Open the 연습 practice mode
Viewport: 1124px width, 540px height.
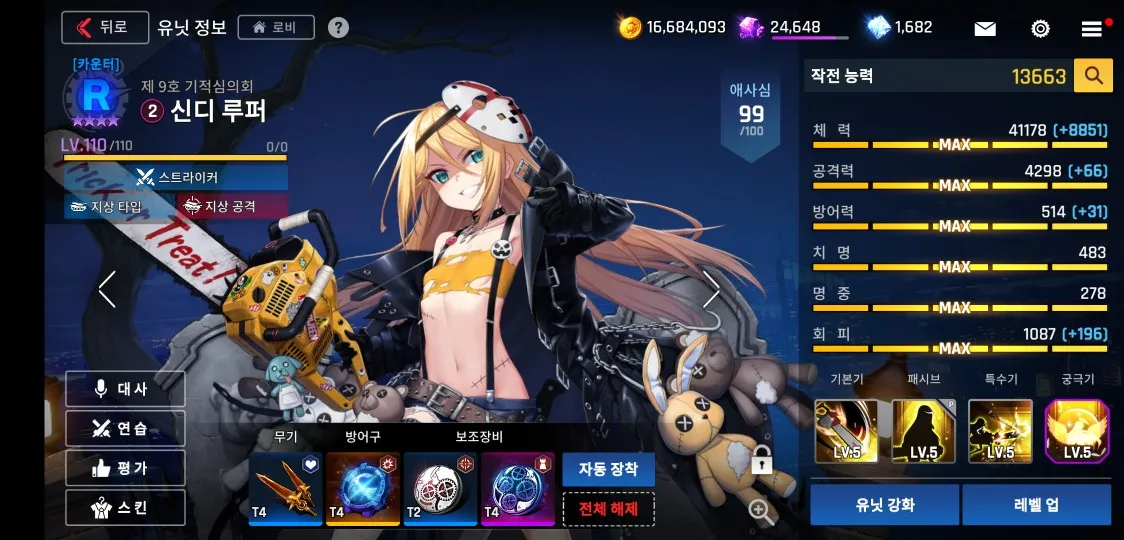point(125,428)
